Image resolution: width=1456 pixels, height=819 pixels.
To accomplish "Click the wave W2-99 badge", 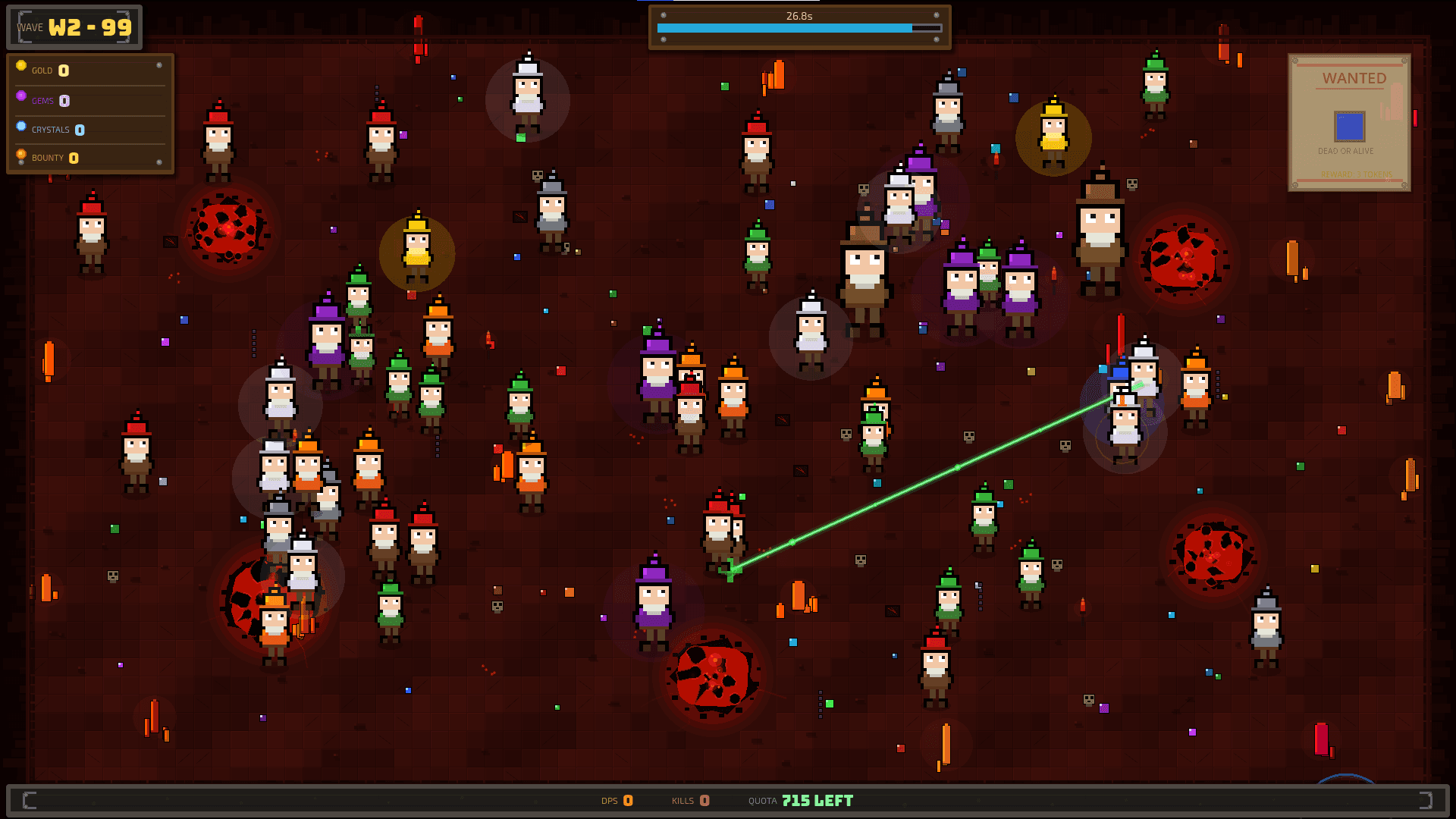I will click(74, 28).
